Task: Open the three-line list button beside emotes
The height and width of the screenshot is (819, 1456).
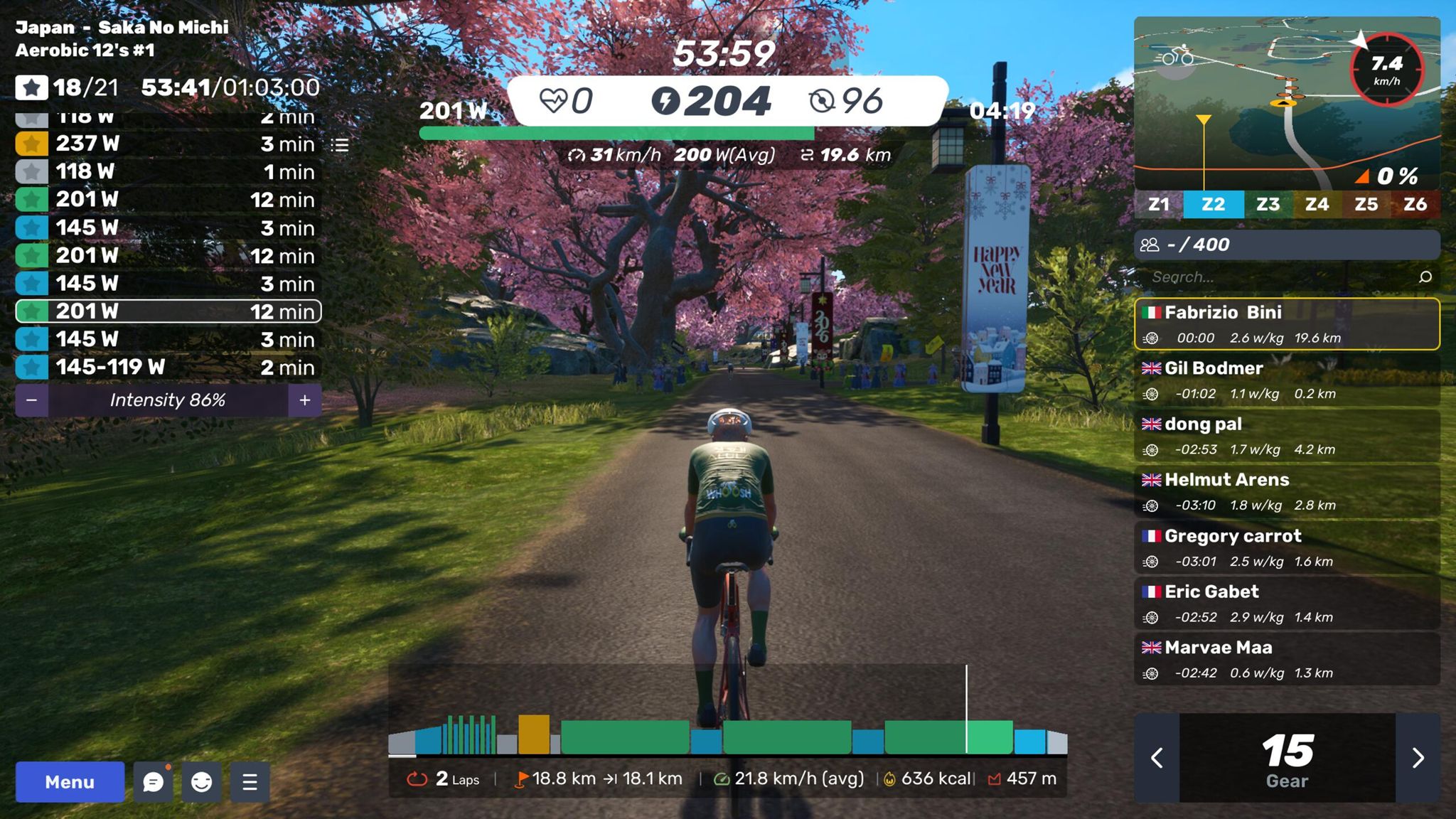Action: click(250, 782)
